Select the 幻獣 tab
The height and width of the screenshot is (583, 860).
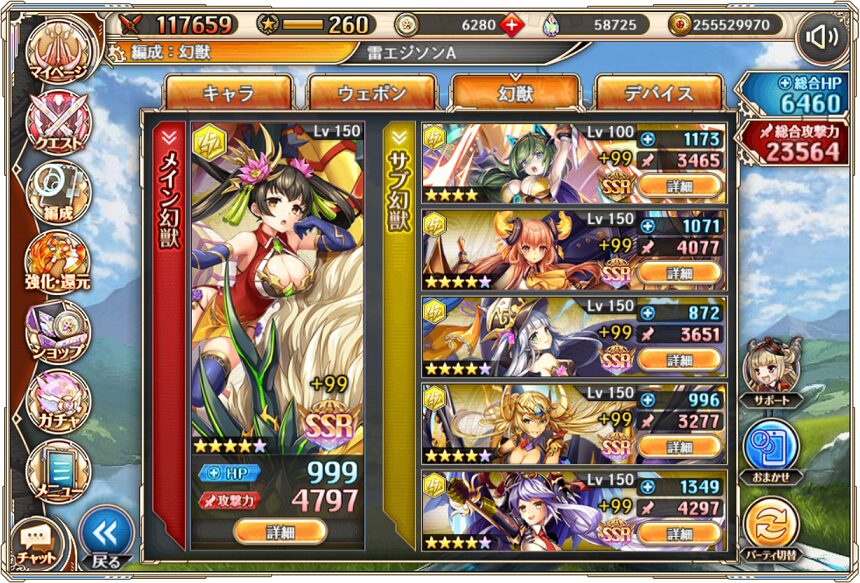click(515, 93)
